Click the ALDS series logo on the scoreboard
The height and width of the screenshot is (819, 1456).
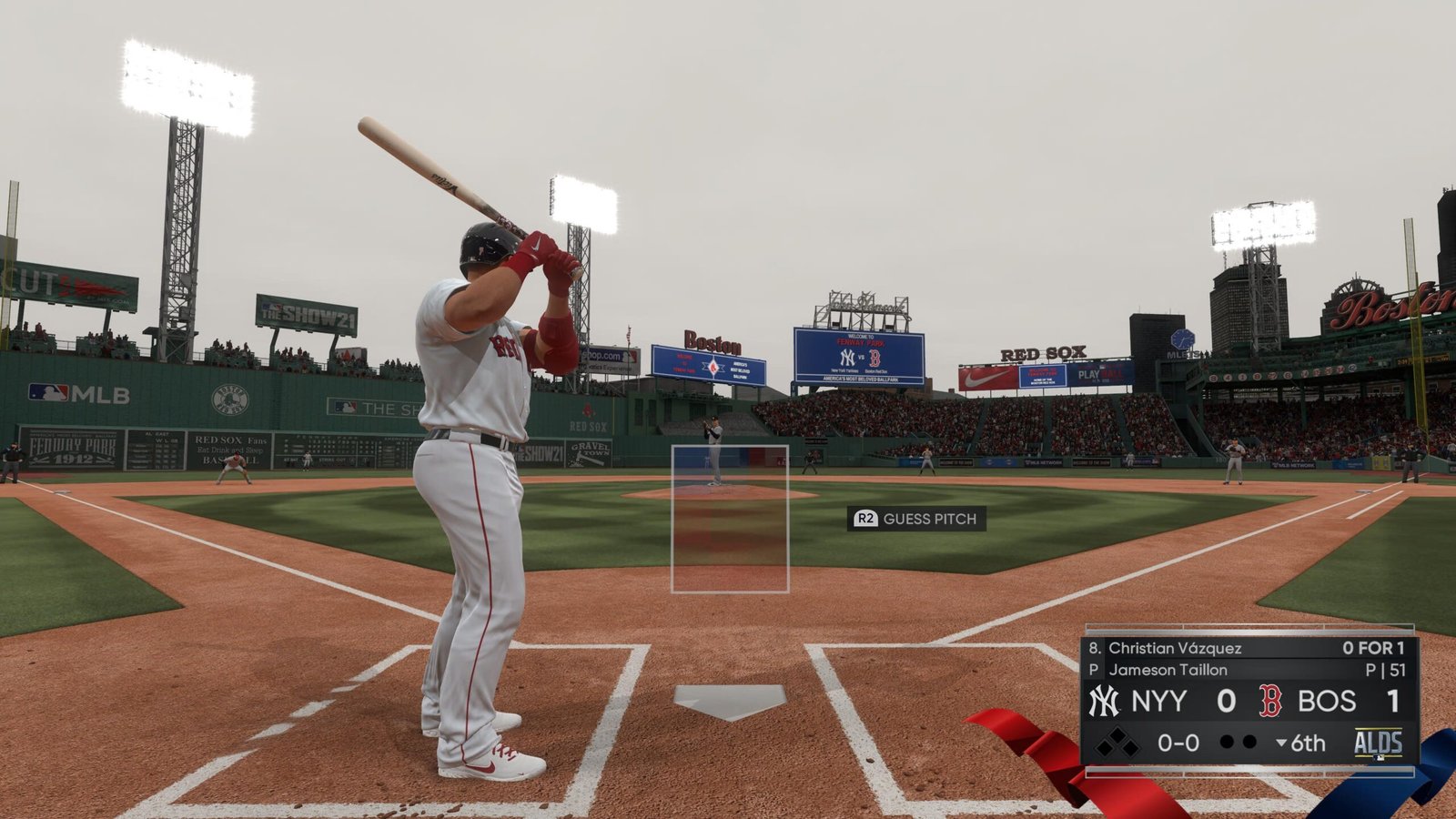coord(1380,743)
